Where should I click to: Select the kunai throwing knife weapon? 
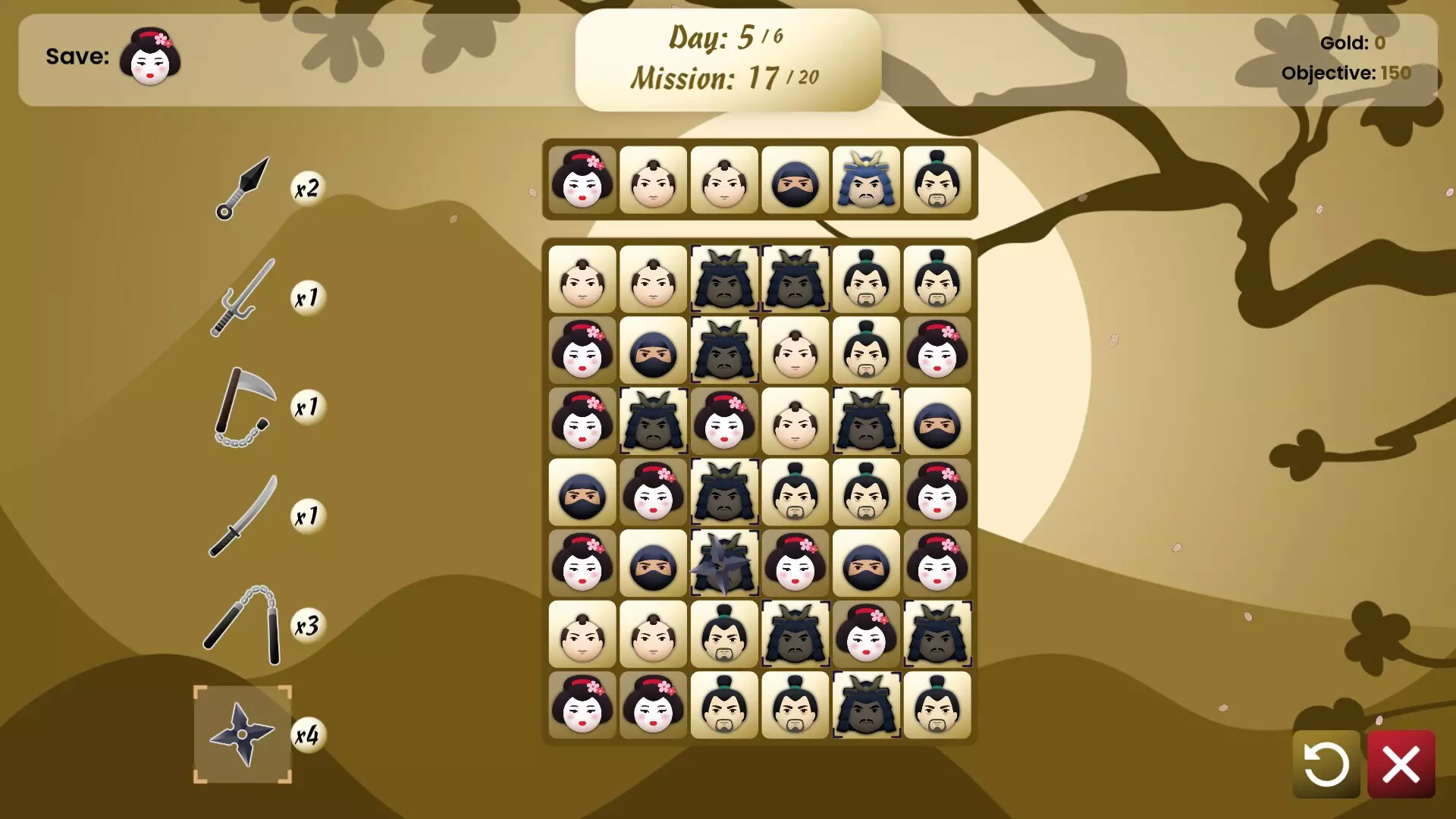[244, 188]
